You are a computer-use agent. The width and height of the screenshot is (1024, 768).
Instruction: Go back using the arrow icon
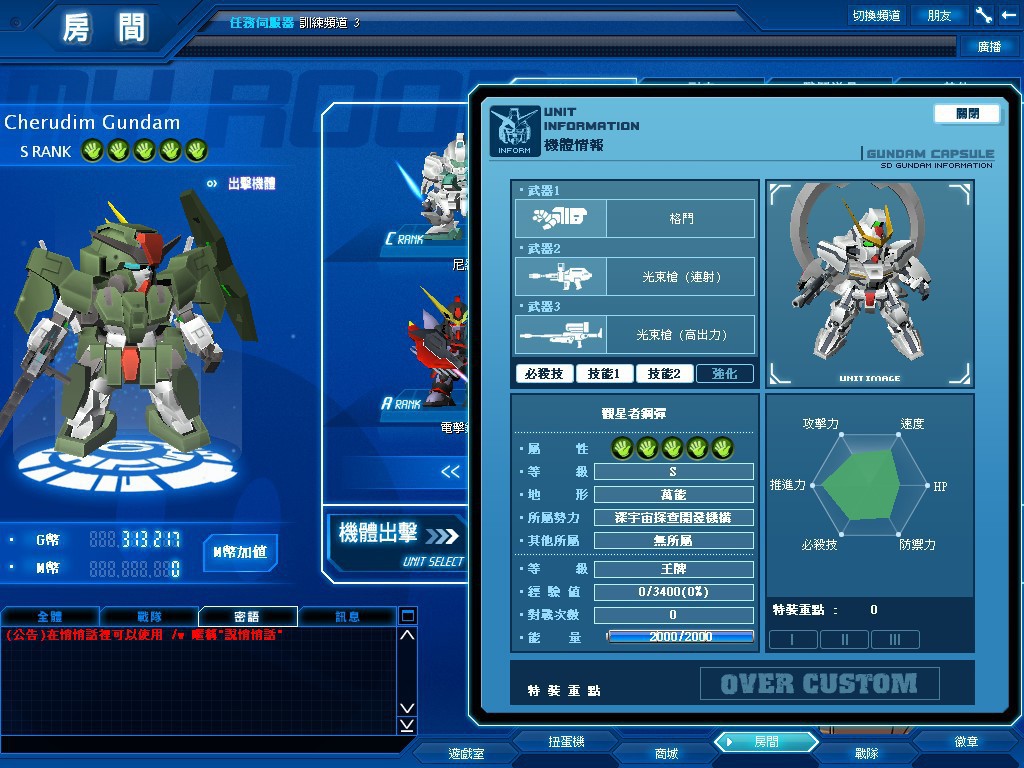point(1008,15)
